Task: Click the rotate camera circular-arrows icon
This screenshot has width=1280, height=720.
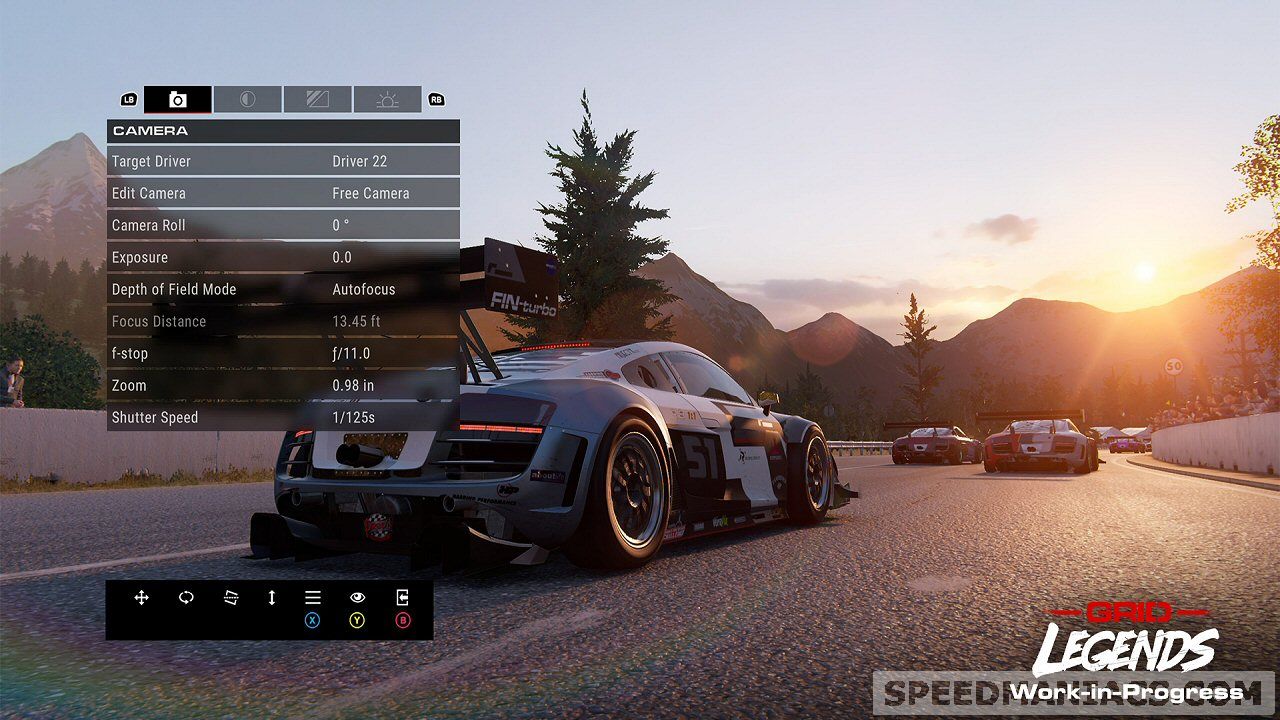Action: (186, 597)
